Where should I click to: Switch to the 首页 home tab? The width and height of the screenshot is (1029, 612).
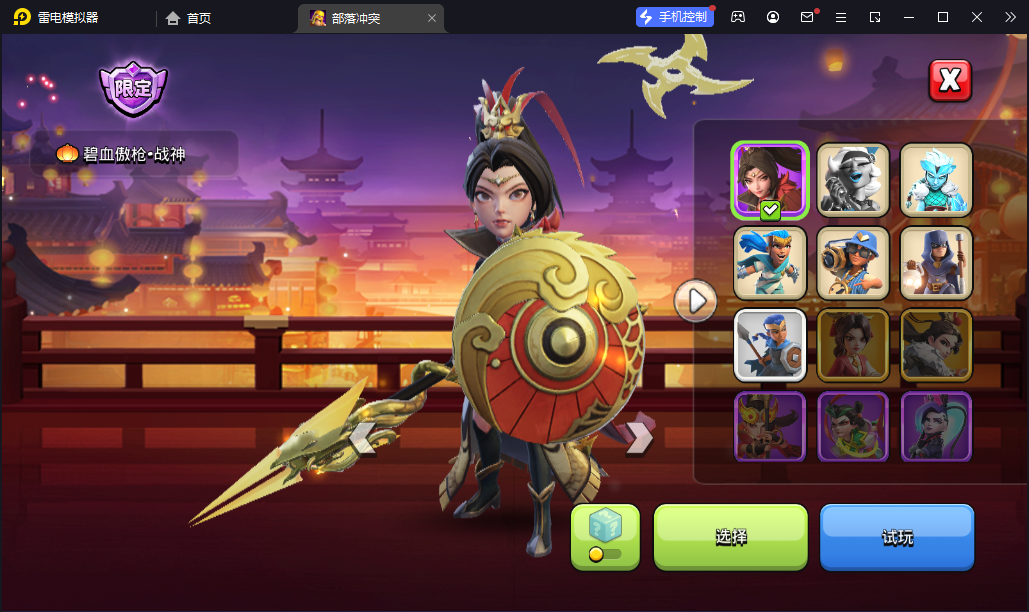189,18
